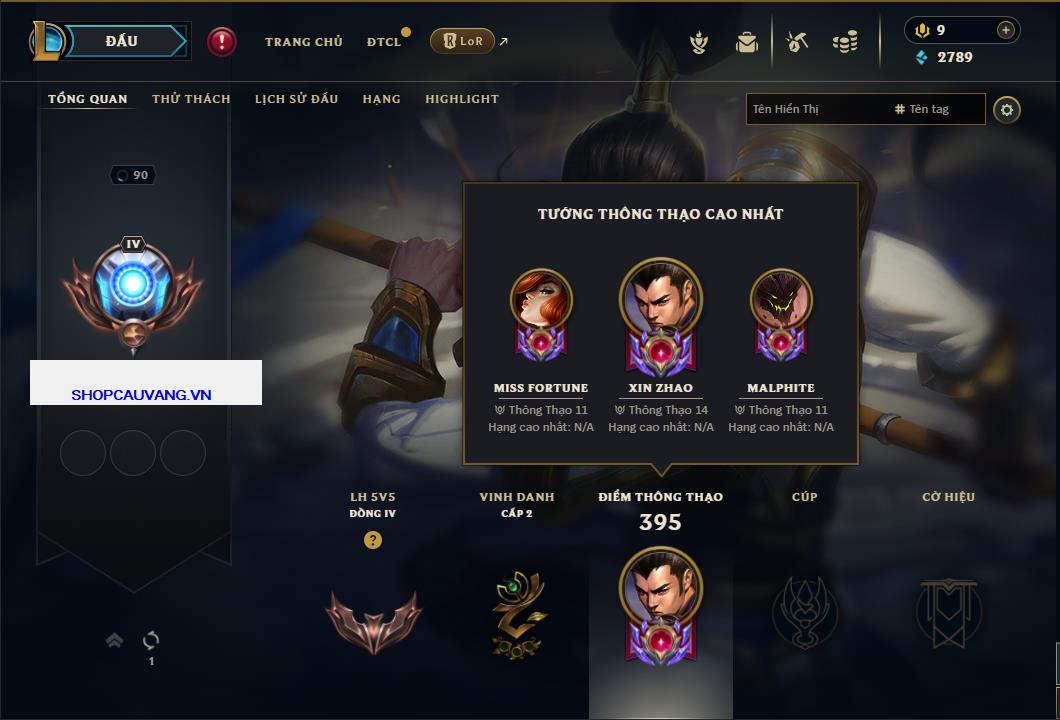Add RP with the plus button
Image resolution: width=1060 pixels, height=720 pixels.
(1005, 30)
